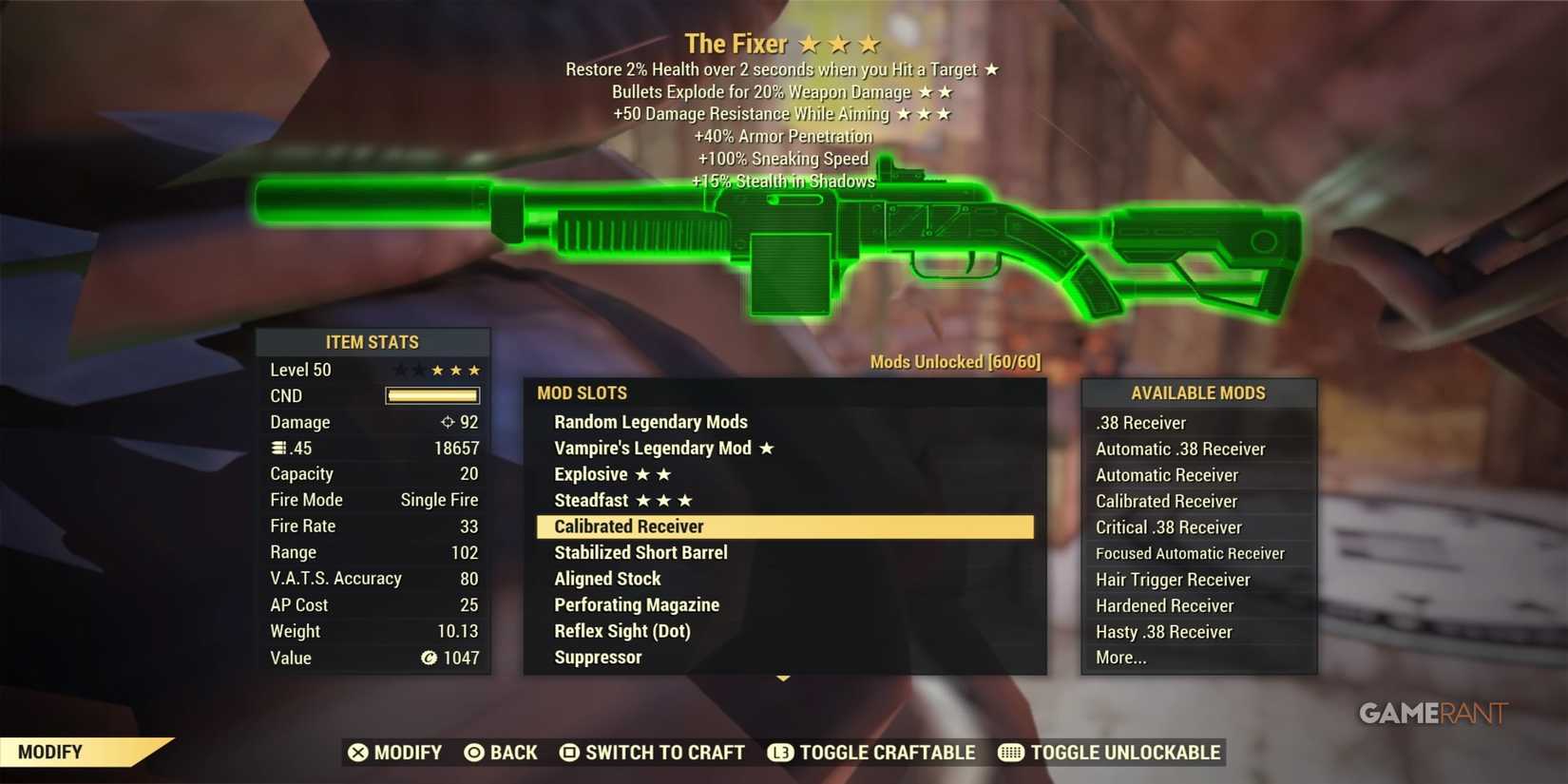
Task: Click the X icon beside MODIFY
Action: tap(359, 752)
